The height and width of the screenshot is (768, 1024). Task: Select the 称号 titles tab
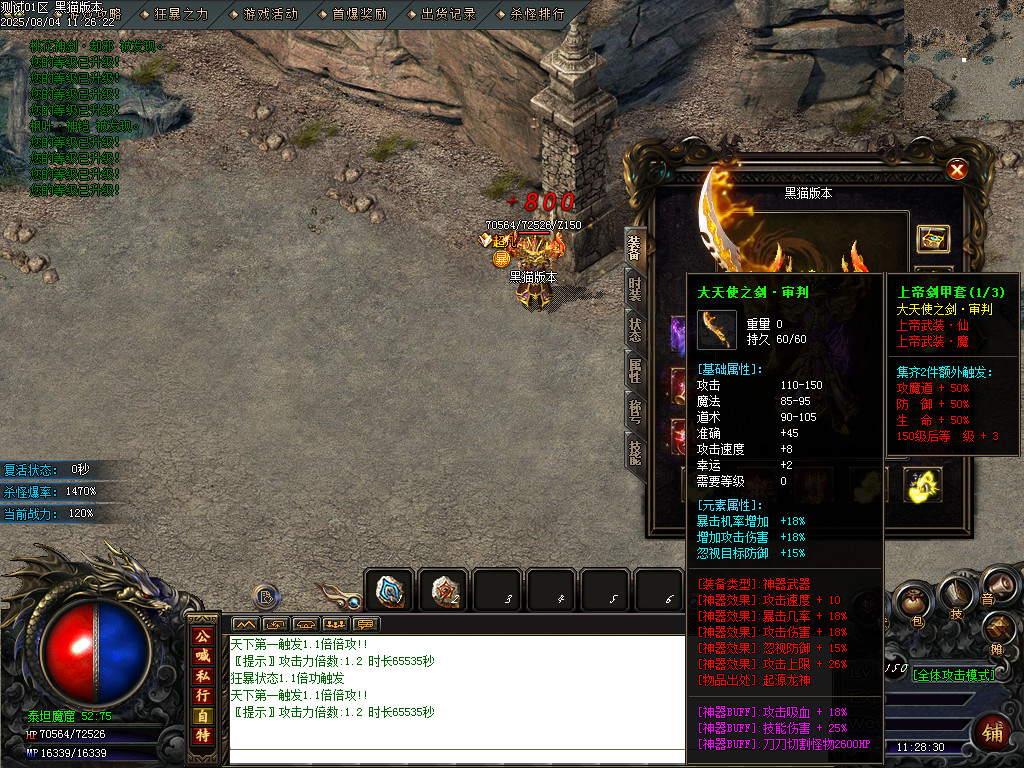coord(635,411)
